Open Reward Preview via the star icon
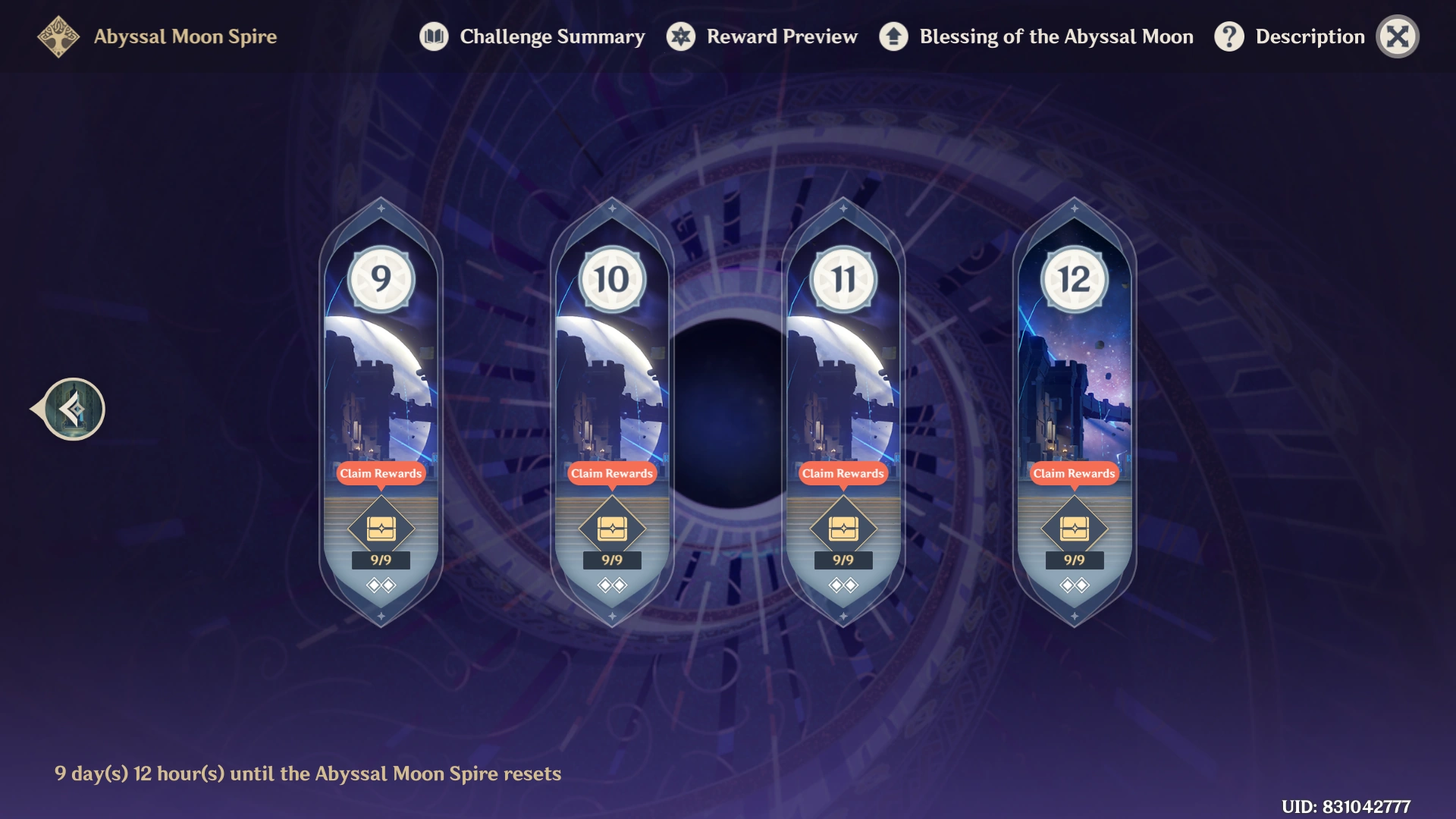1456x819 pixels. pos(680,36)
